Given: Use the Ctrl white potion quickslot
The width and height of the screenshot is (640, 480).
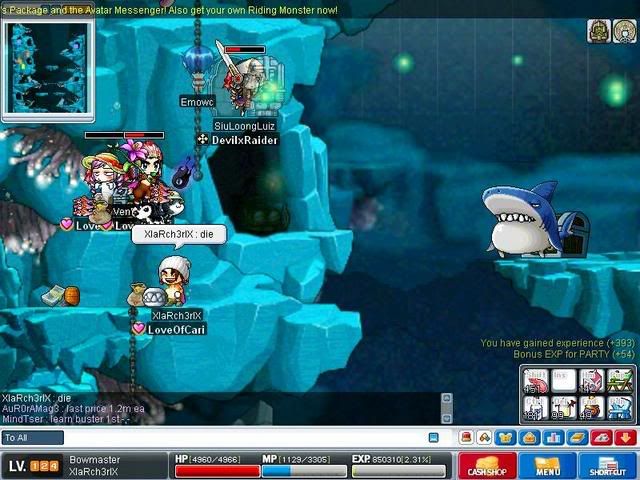Looking at the screenshot, I should point(536,408).
